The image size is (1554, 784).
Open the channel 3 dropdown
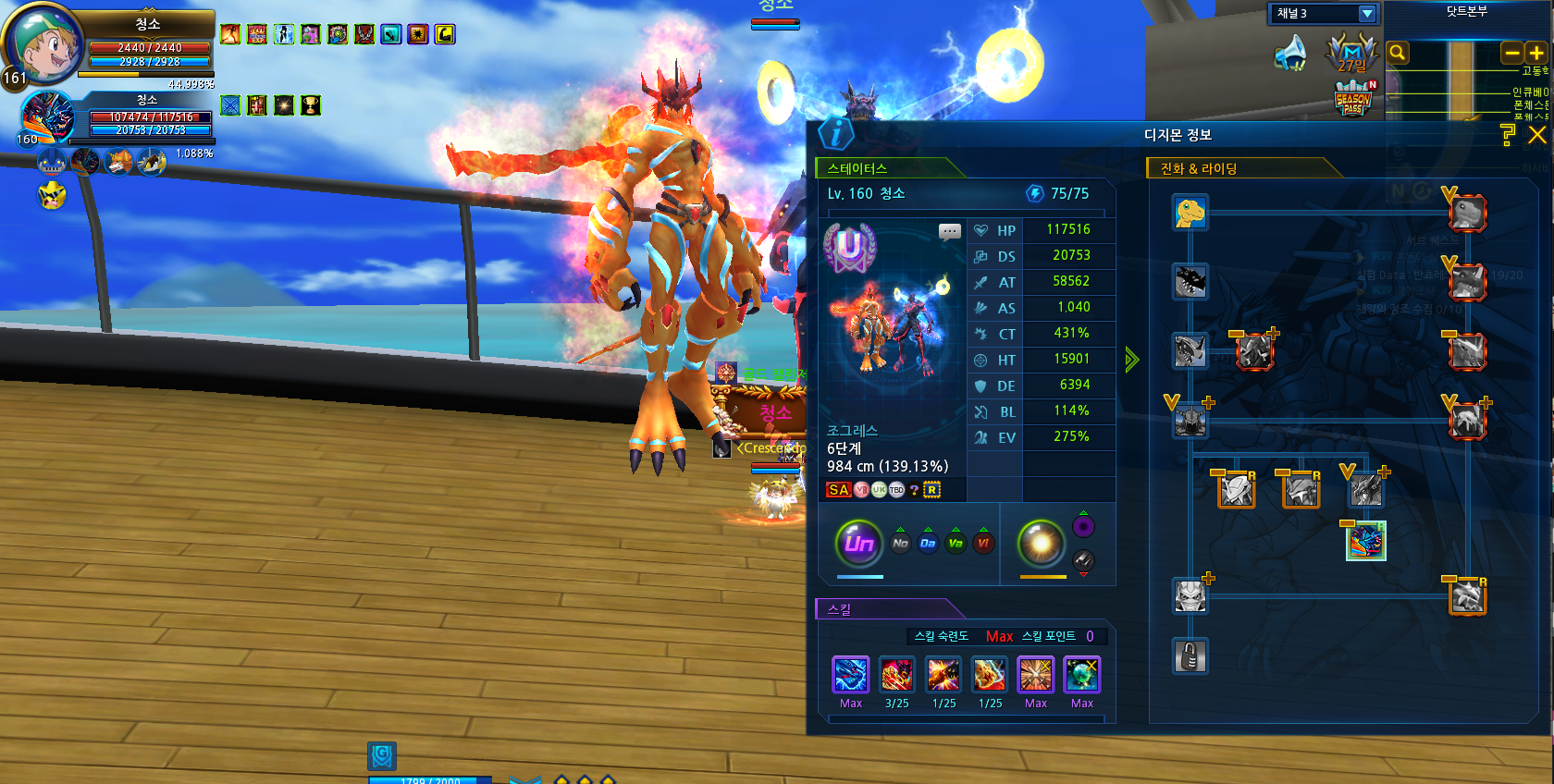1366,13
